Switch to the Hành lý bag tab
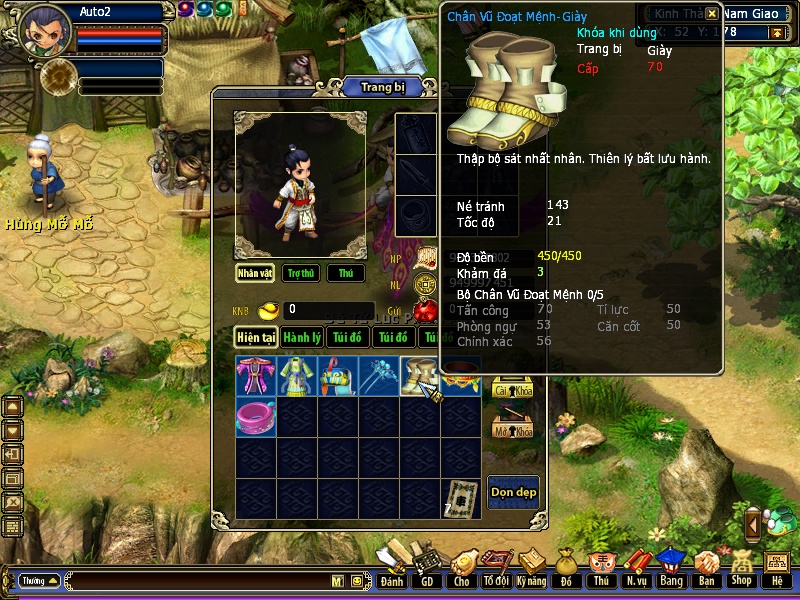This screenshot has width=800, height=600. [x=301, y=338]
